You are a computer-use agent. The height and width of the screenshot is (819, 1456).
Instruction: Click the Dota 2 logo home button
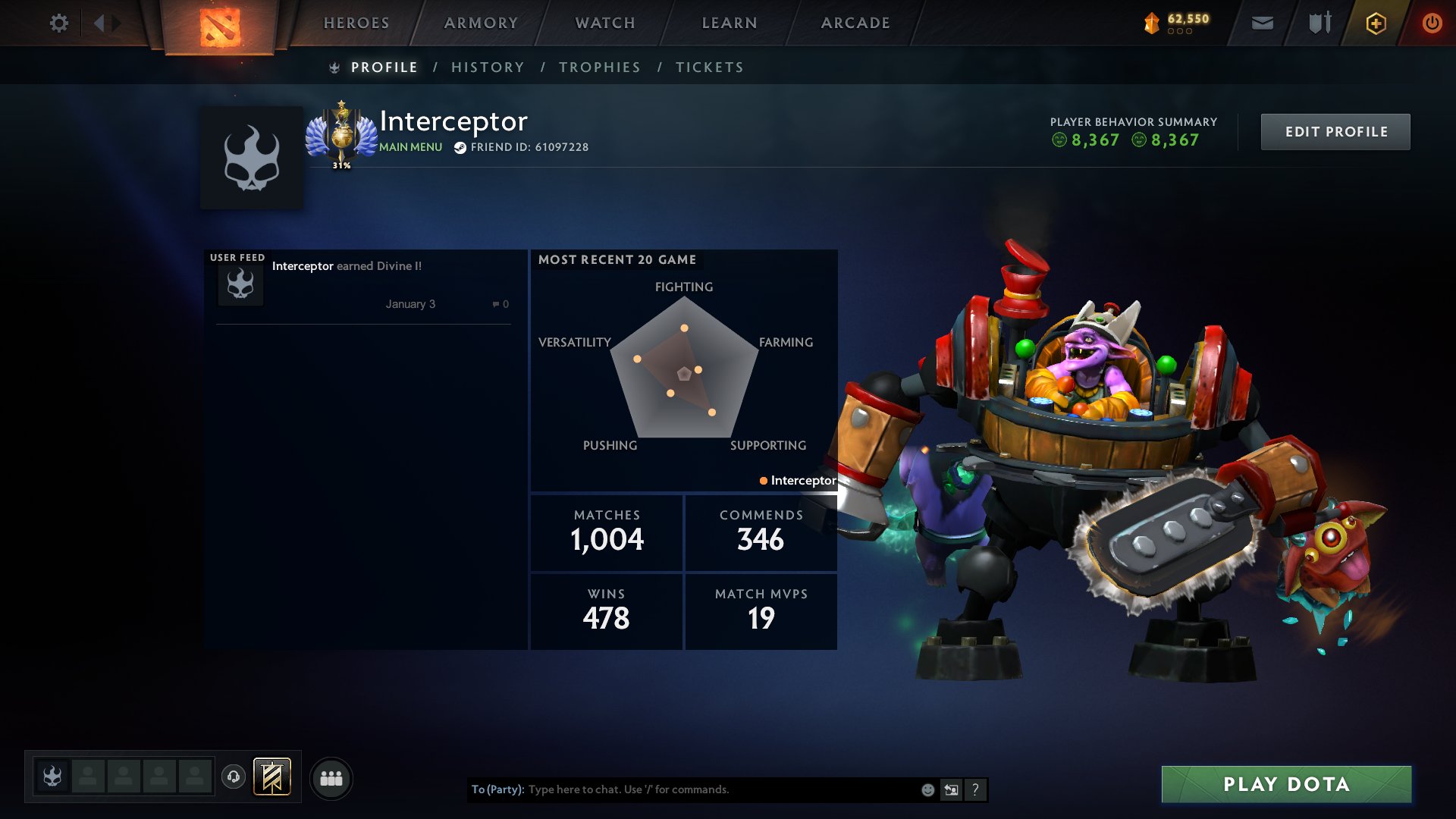[220, 27]
